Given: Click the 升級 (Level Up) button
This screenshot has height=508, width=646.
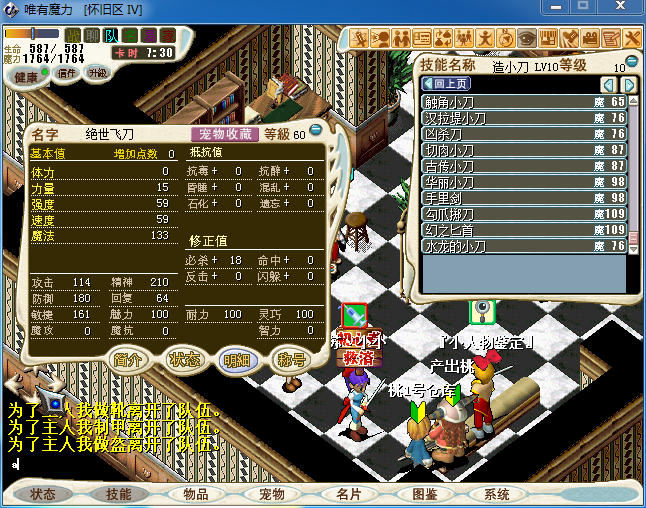Looking at the screenshot, I should (97, 73).
